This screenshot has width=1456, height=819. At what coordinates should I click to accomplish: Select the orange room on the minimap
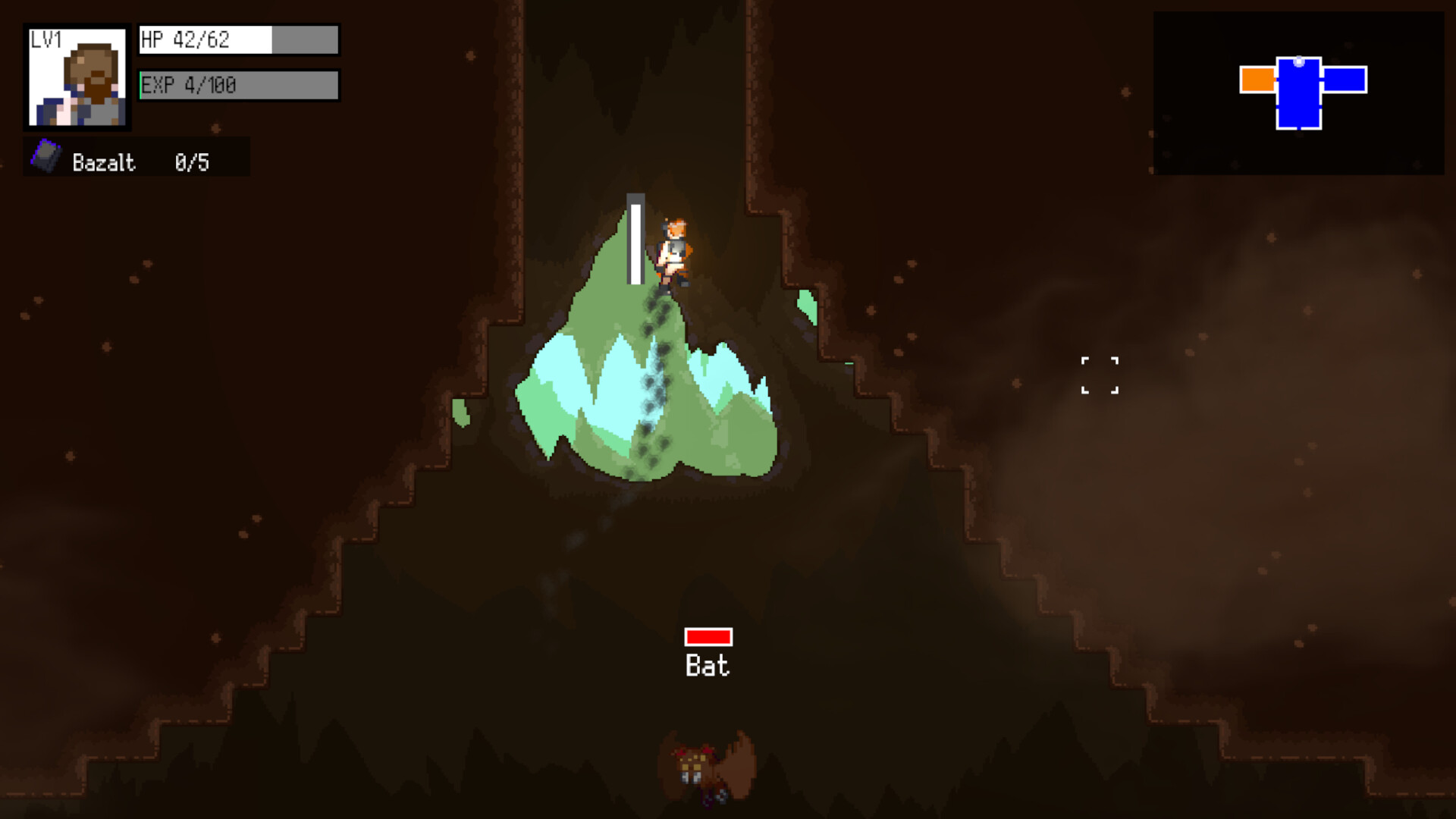pos(1259,79)
